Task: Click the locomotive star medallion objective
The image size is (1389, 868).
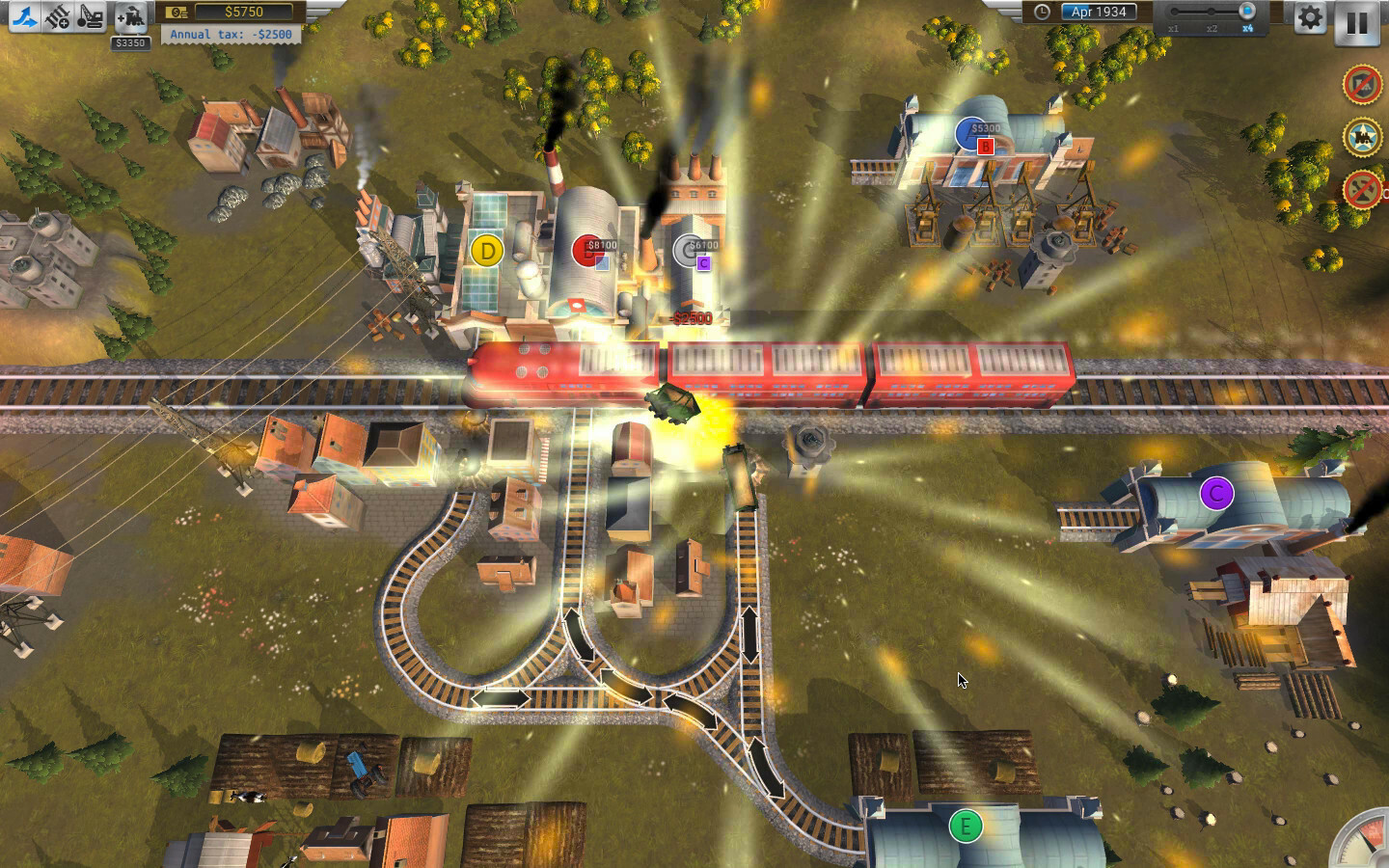Action: coord(1362,135)
